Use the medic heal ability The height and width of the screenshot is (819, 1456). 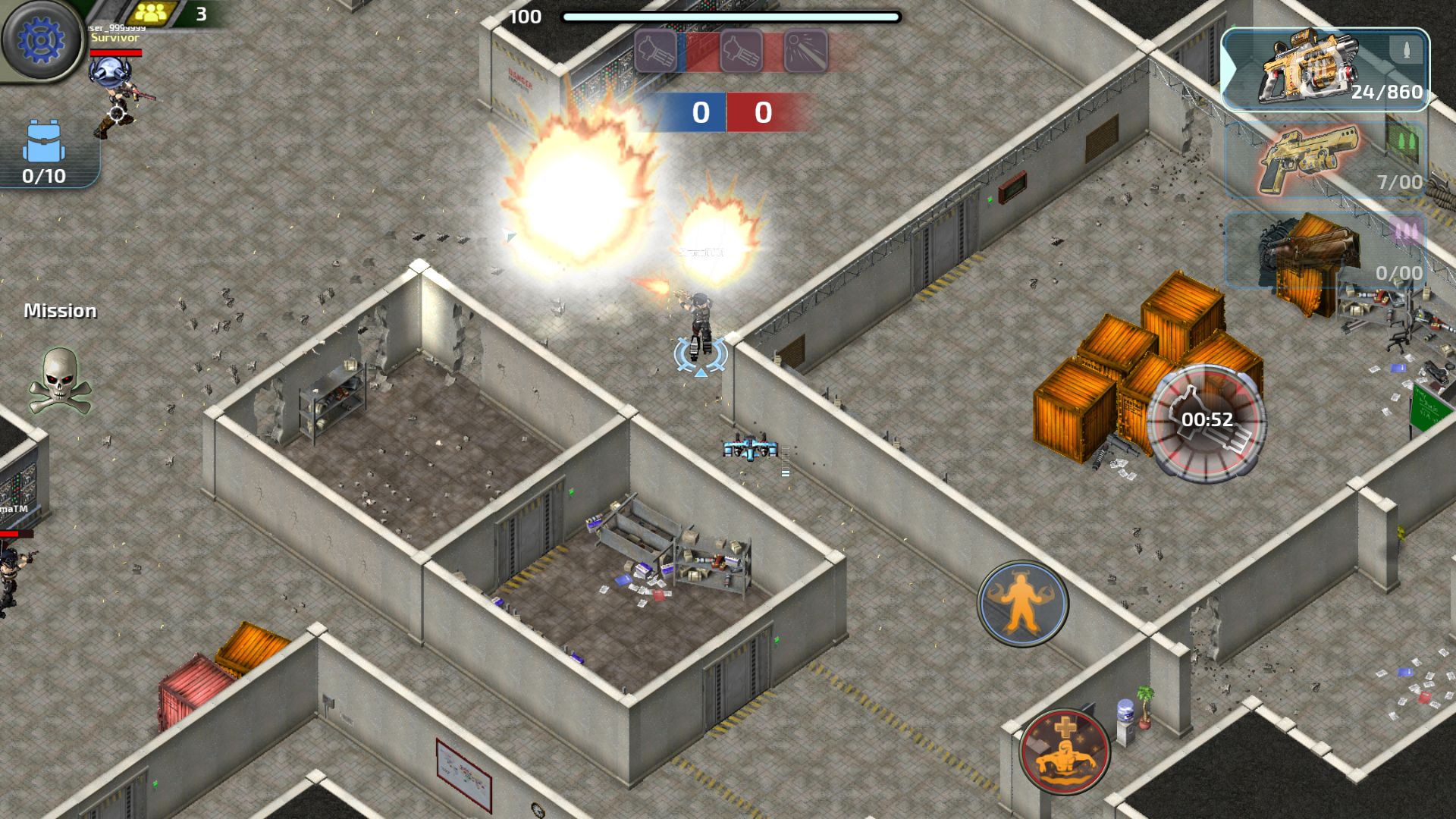point(1065,751)
